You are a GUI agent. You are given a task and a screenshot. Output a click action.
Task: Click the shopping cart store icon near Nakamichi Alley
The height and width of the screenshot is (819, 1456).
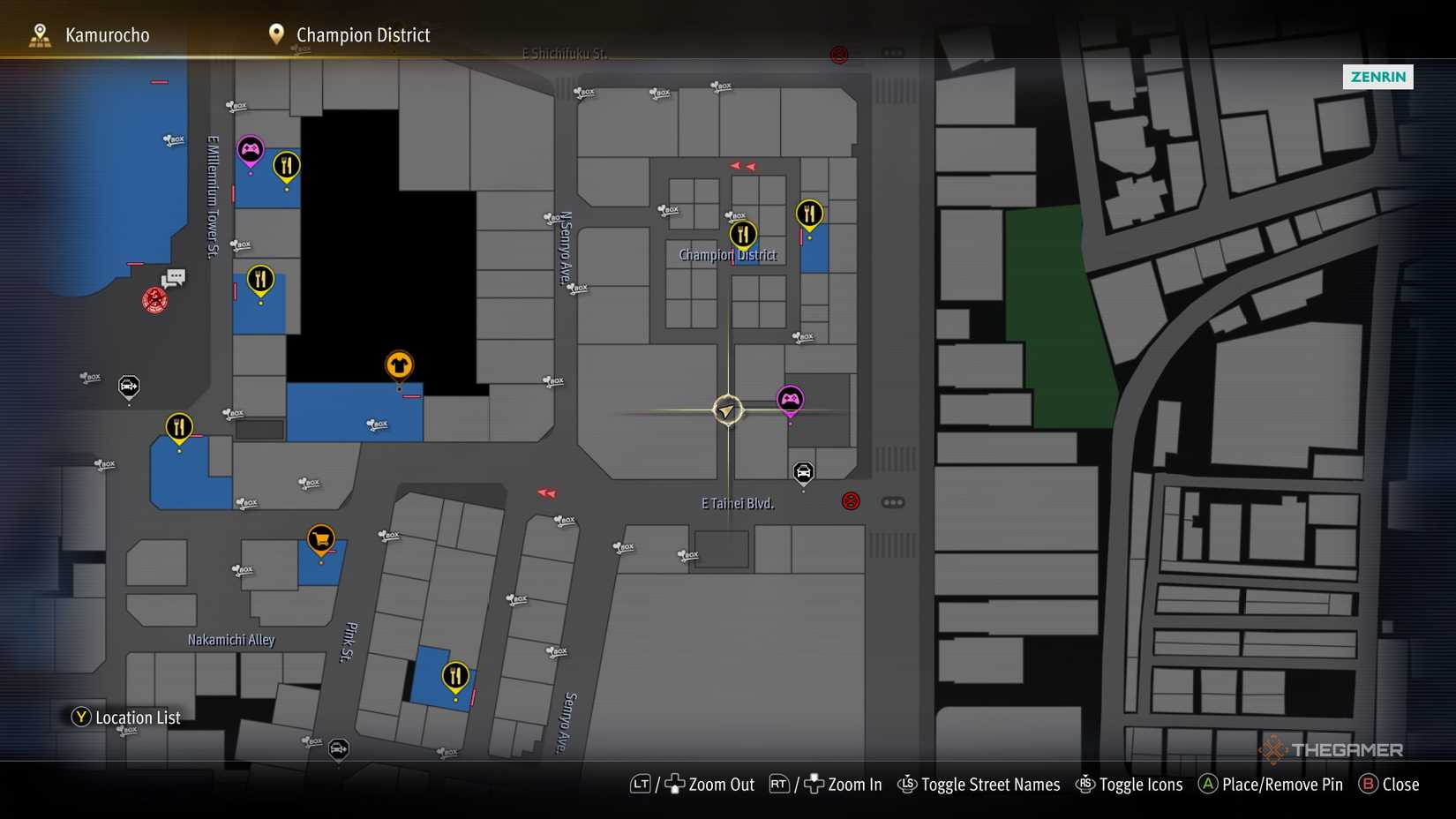[319, 537]
